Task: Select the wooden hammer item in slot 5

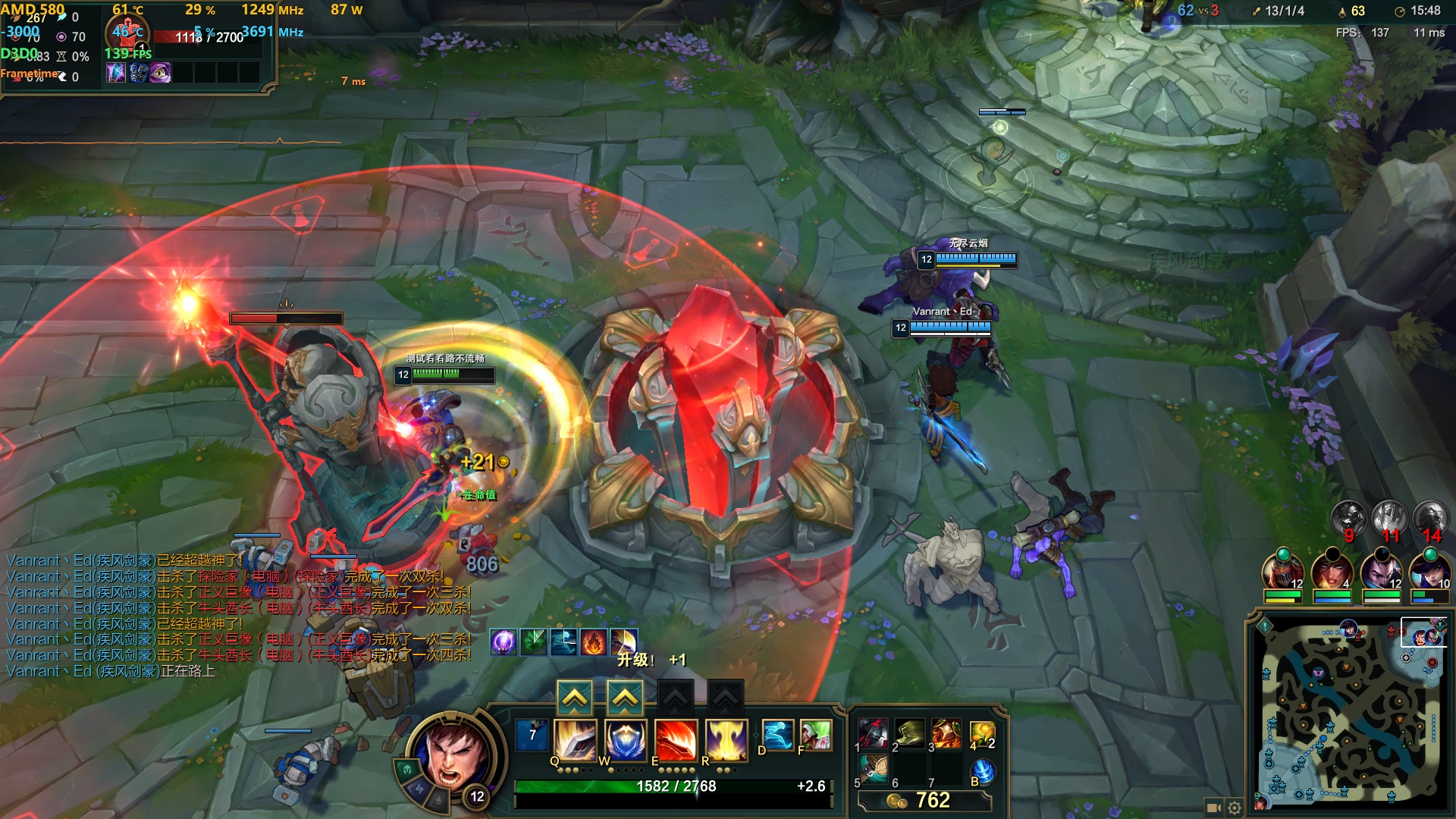Action: tap(873, 769)
